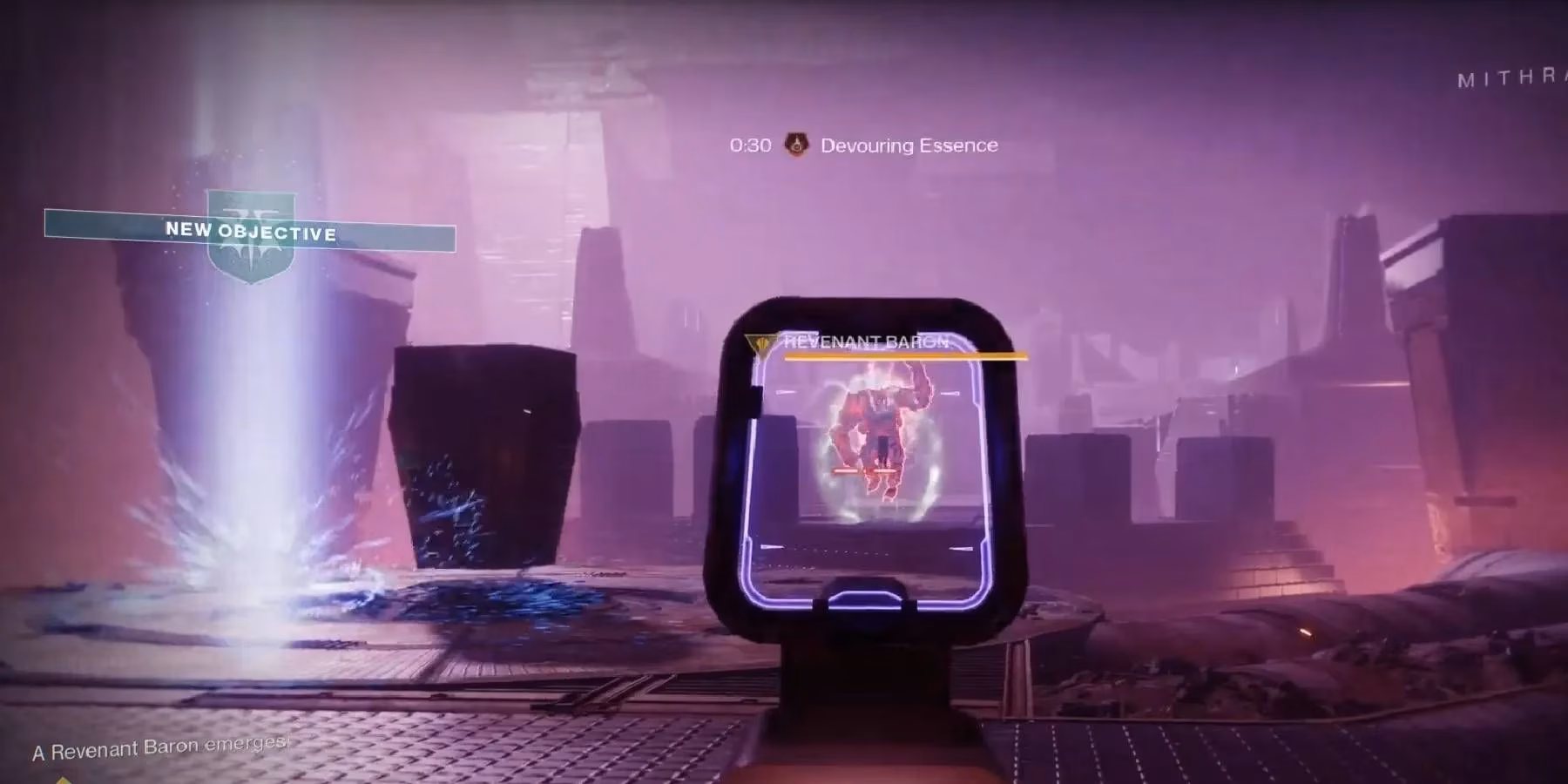Click the 'Devouring Essence' label text
The width and height of the screenshot is (1568, 784).
click(909, 145)
